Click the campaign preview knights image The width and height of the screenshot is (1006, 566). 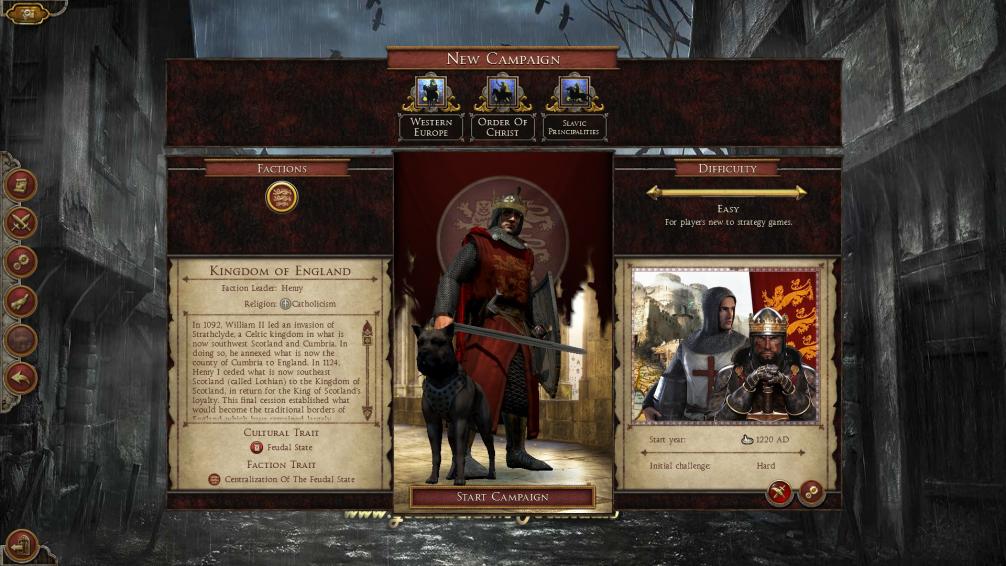pyautogui.click(x=725, y=344)
